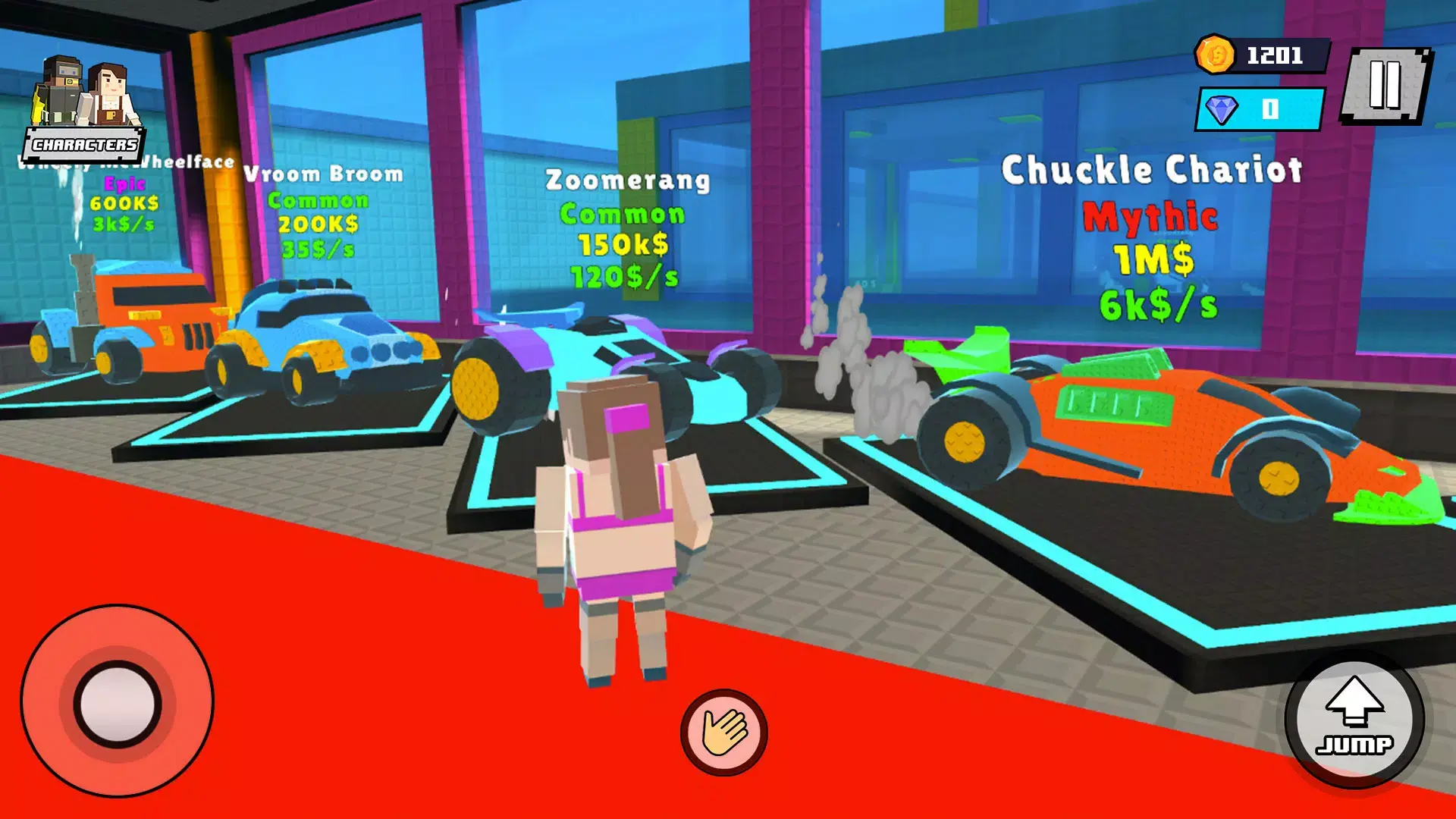The width and height of the screenshot is (1456, 819).
Task: Click the 1M$ price to buy Chuckle Chariot
Action: pyautogui.click(x=1156, y=258)
